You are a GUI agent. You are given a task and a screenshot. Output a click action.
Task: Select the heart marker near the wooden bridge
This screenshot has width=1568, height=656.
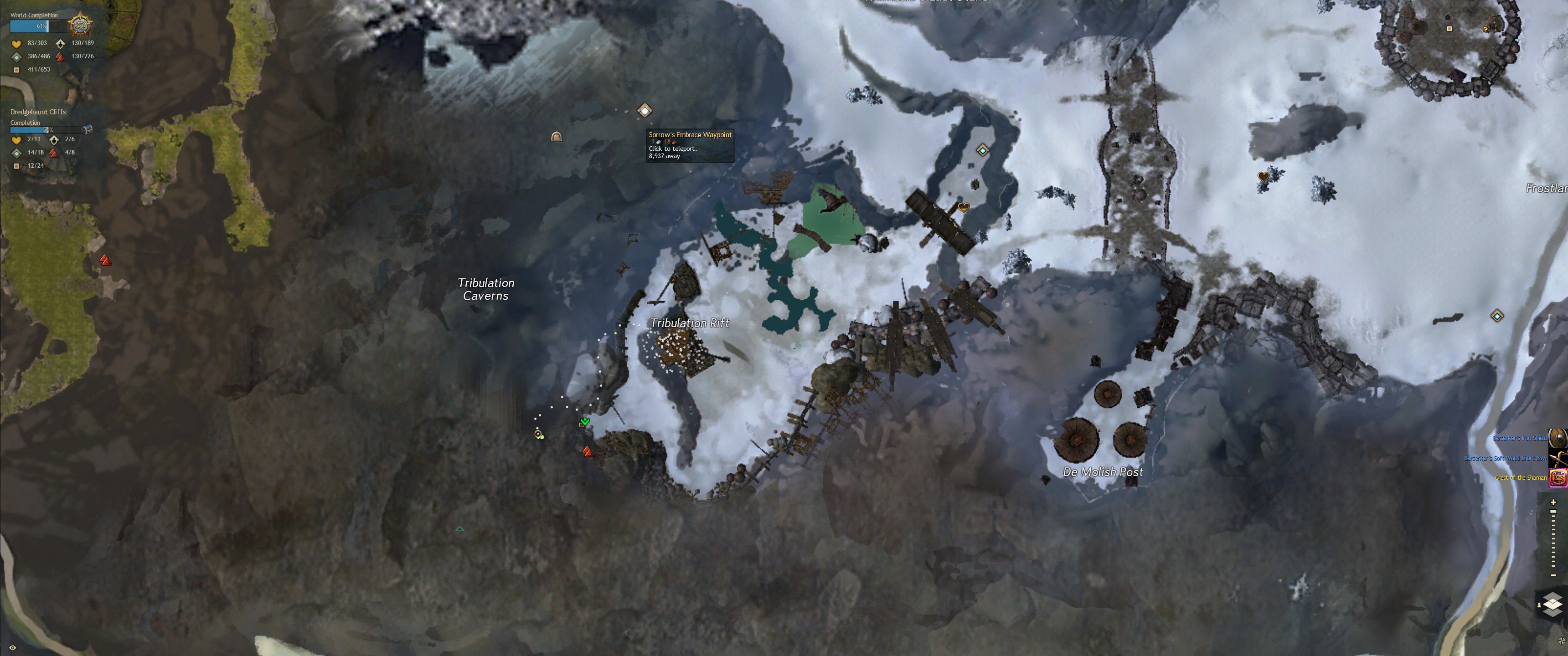963,207
